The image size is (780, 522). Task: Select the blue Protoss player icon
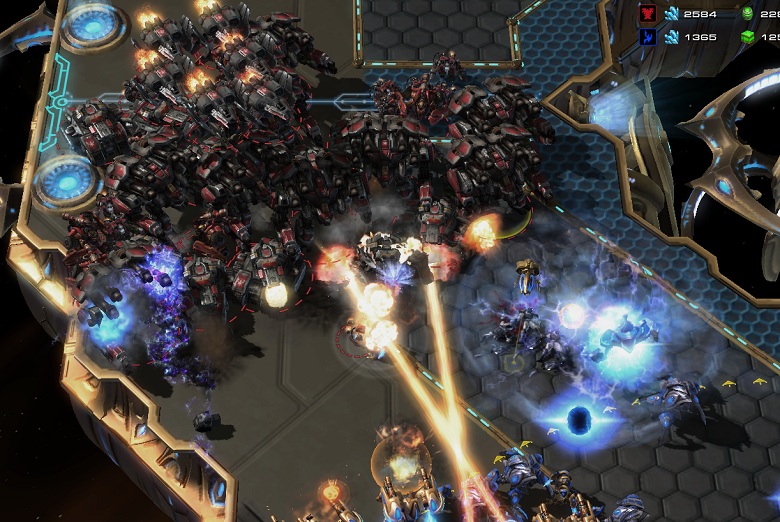pyautogui.click(x=647, y=37)
